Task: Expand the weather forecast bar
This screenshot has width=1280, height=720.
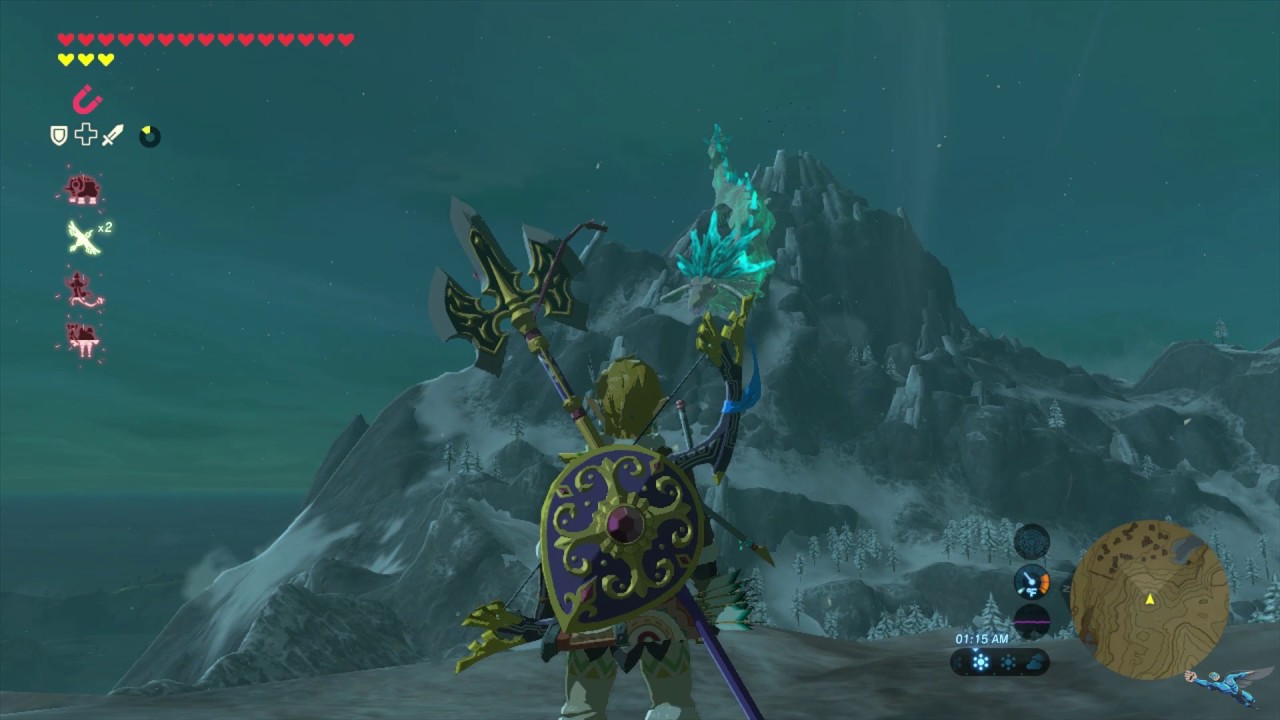Action: click(x=998, y=660)
